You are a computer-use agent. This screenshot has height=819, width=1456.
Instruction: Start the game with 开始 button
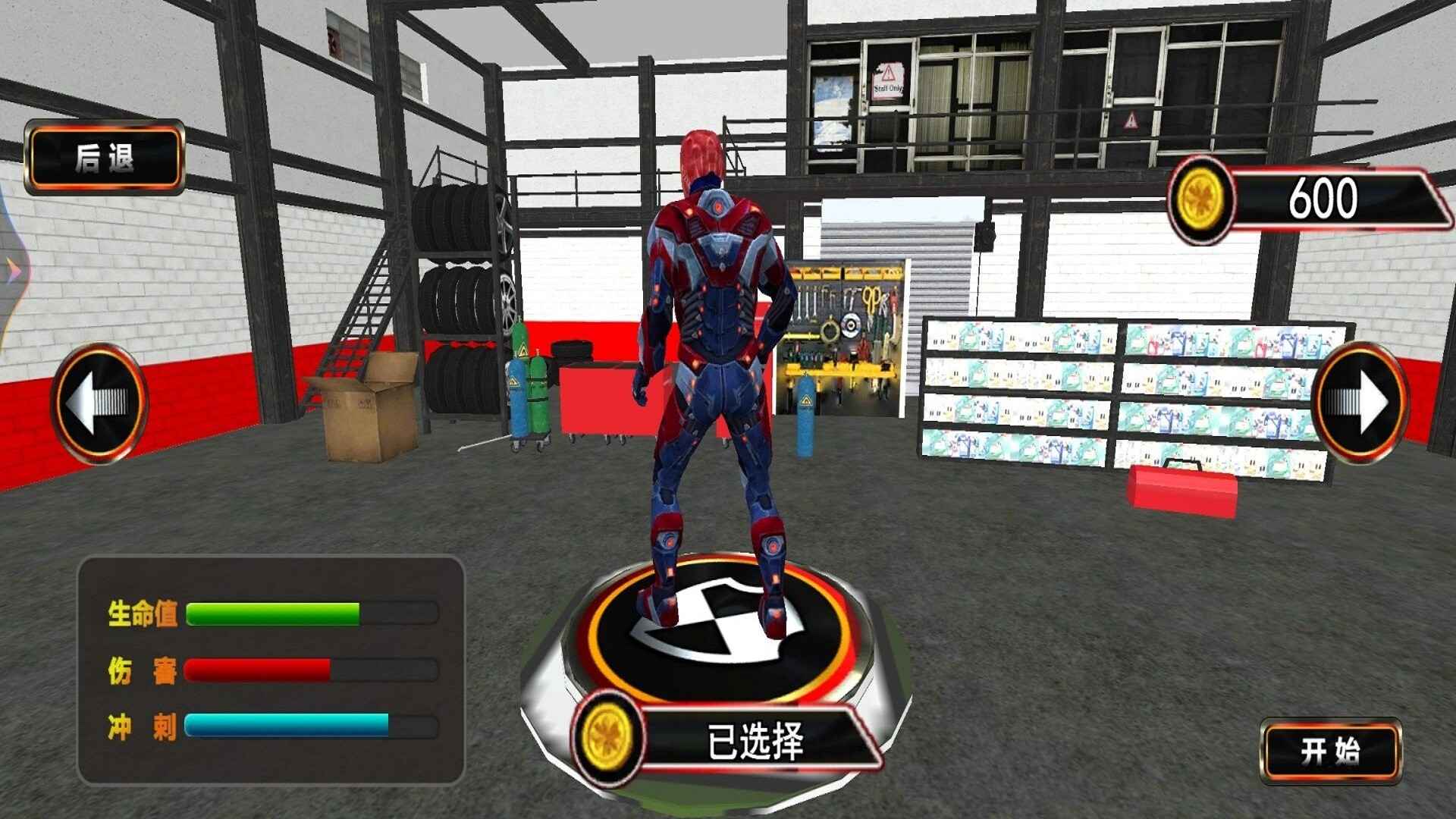(1331, 751)
